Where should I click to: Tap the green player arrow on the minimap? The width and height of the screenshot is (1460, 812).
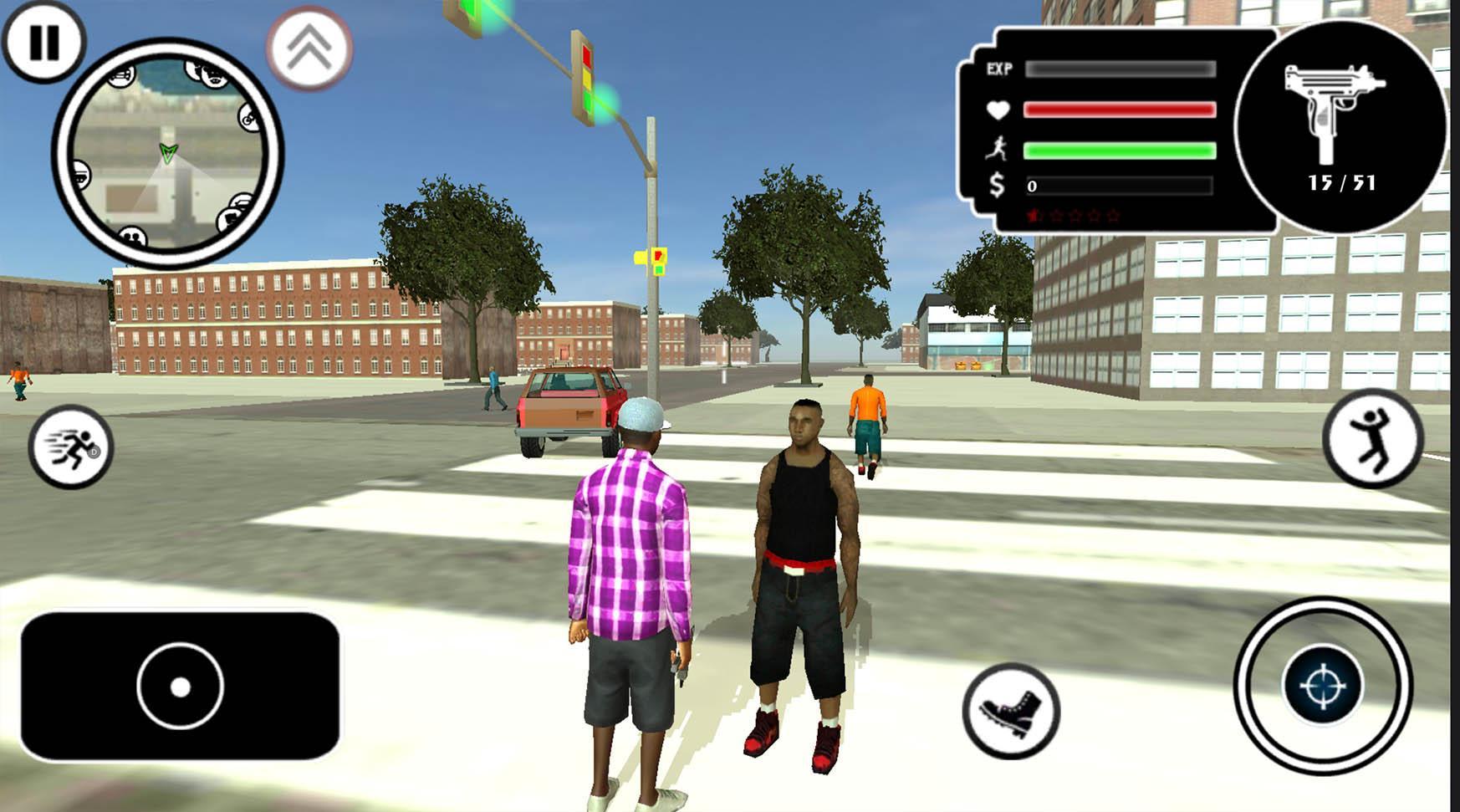167,153
